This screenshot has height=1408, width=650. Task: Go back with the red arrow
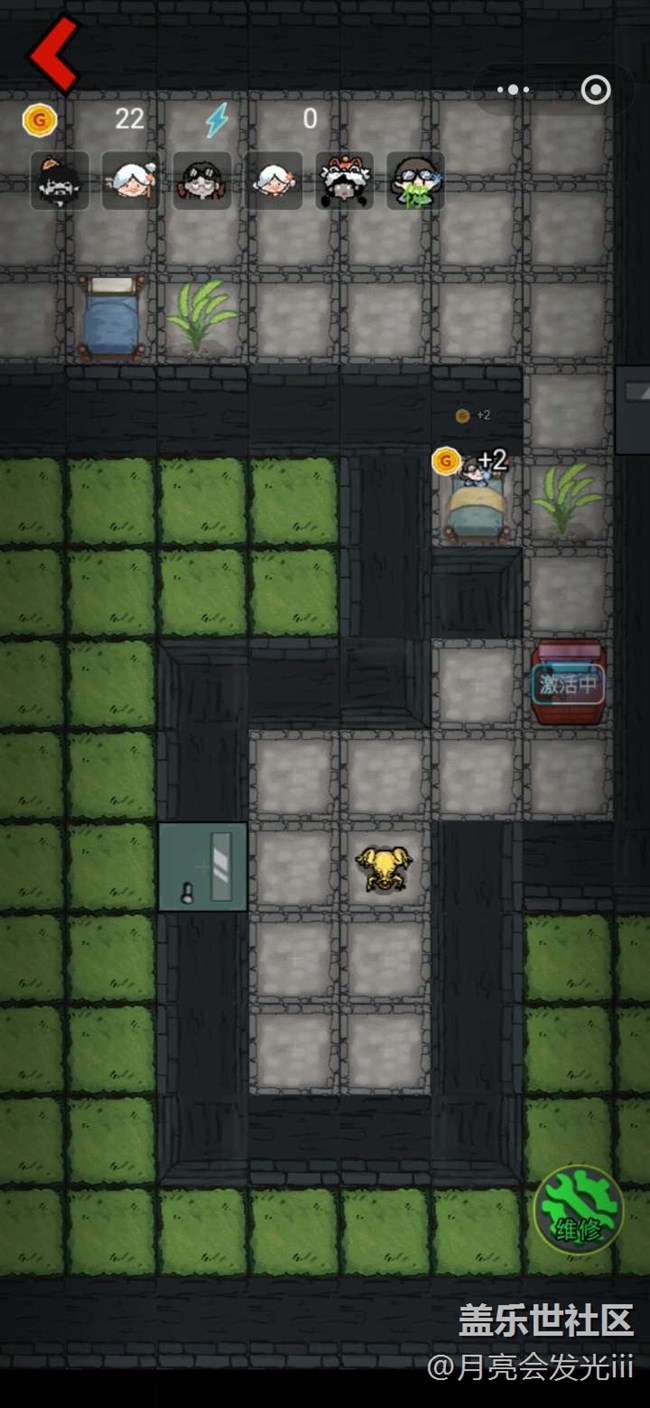(54, 53)
